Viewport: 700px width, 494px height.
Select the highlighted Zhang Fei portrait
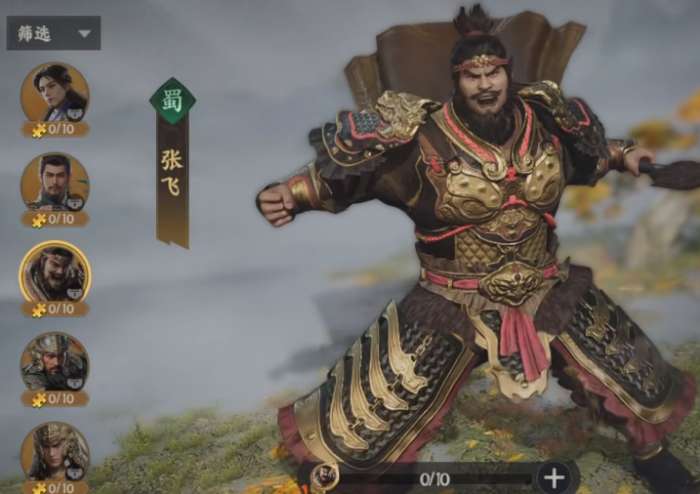pyautogui.click(x=55, y=272)
